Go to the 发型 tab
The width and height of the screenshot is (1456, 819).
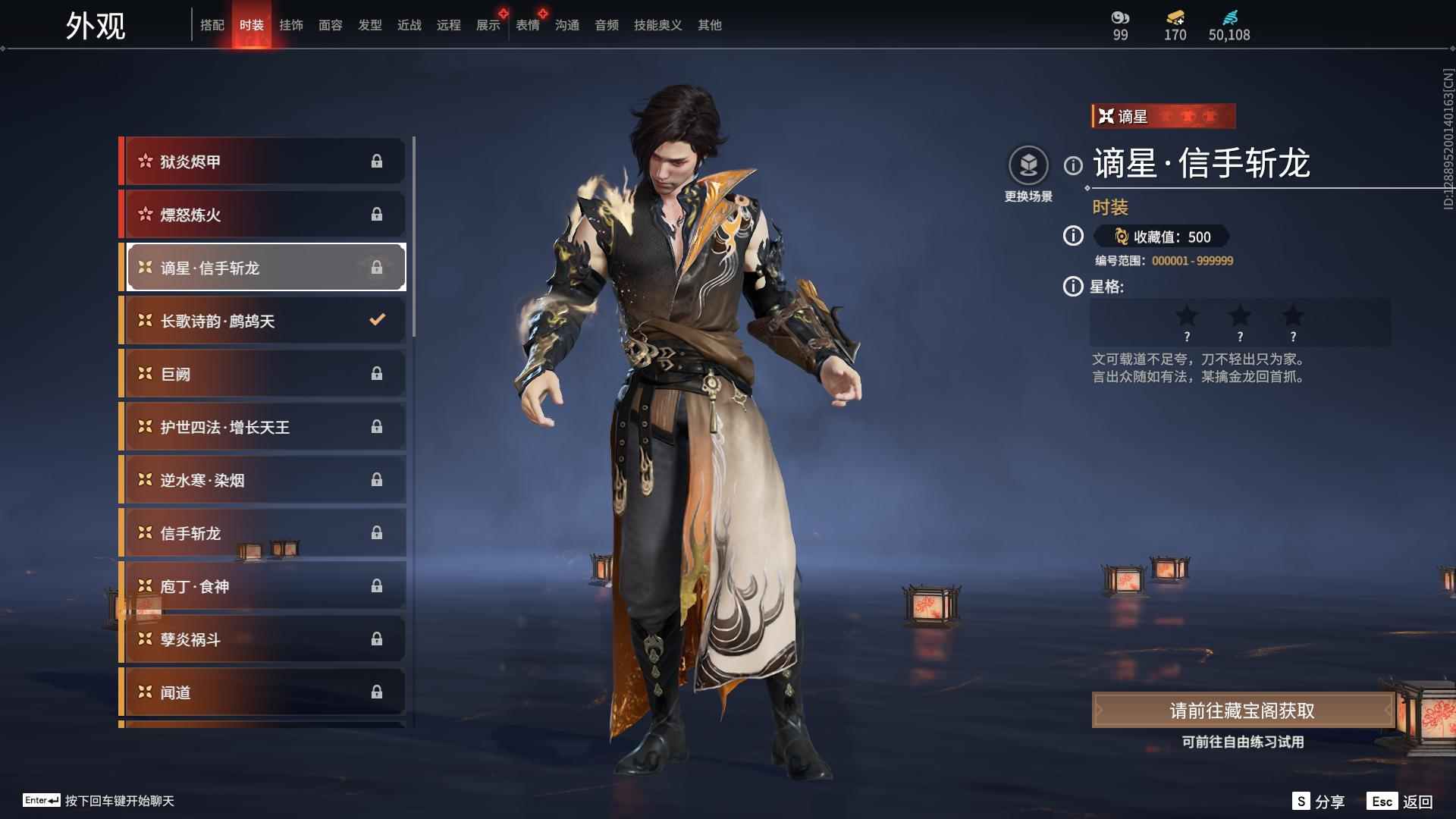pyautogui.click(x=369, y=25)
